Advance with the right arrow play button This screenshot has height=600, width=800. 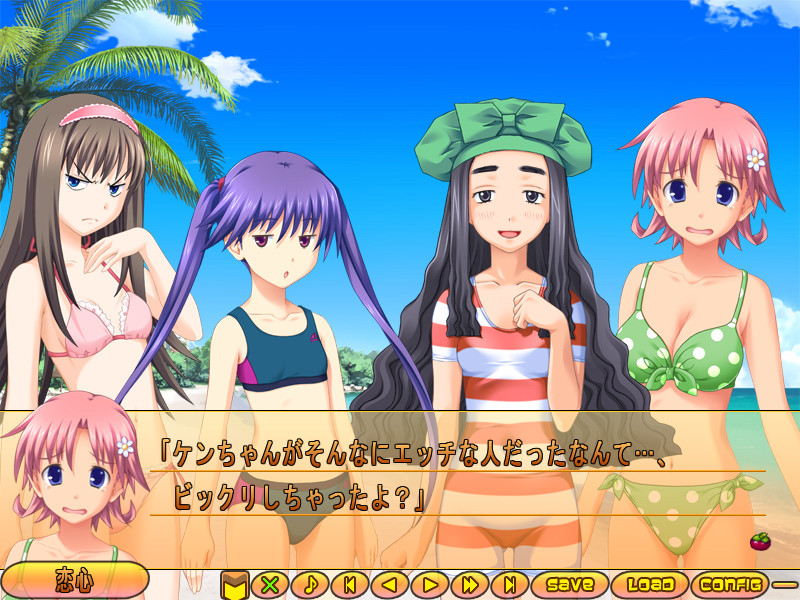(x=430, y=583)
